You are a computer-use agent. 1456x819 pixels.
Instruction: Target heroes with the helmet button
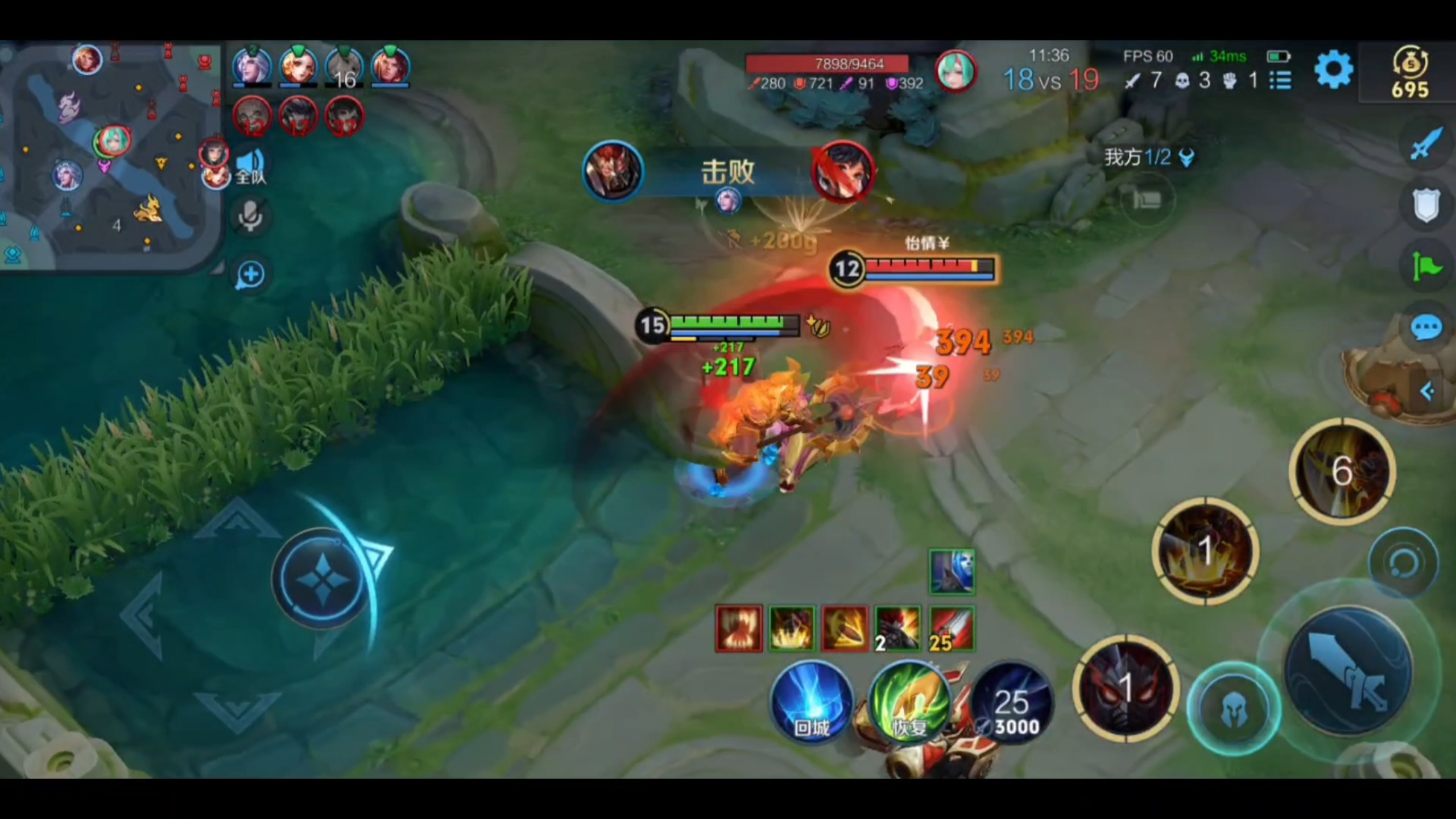click(x=1234, y=709)
